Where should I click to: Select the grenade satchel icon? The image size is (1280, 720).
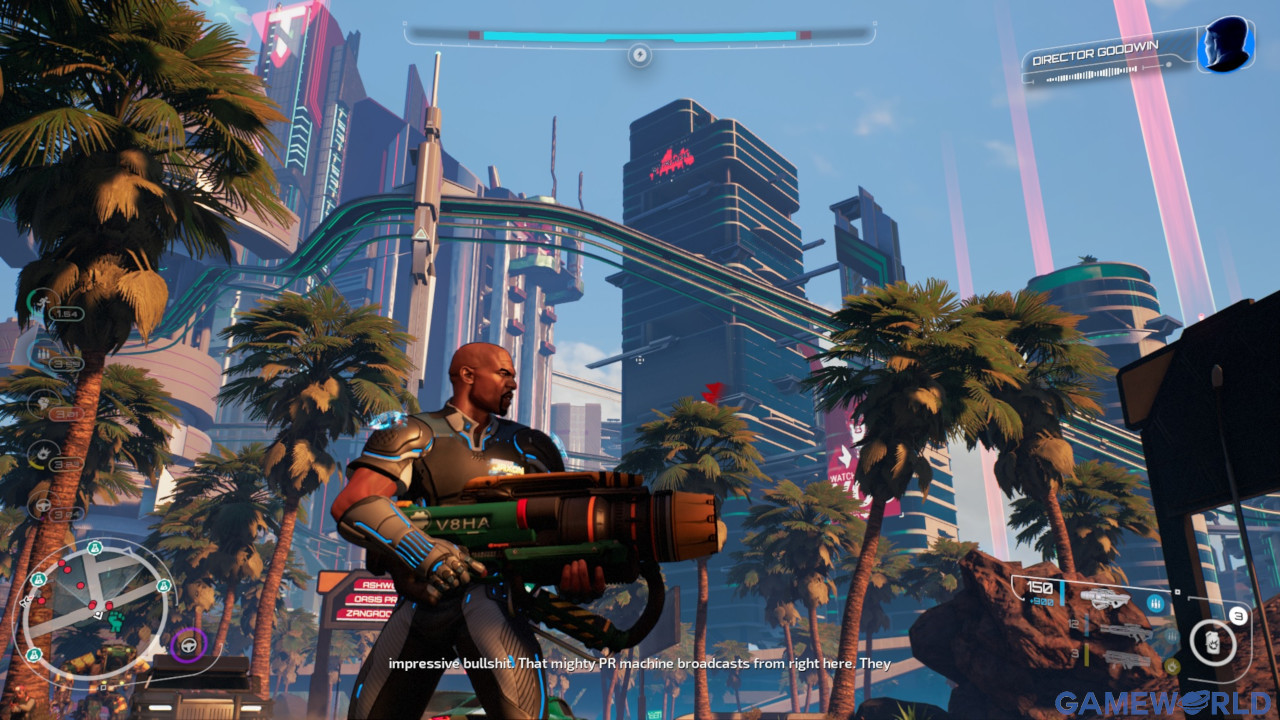coord(1212,643)
